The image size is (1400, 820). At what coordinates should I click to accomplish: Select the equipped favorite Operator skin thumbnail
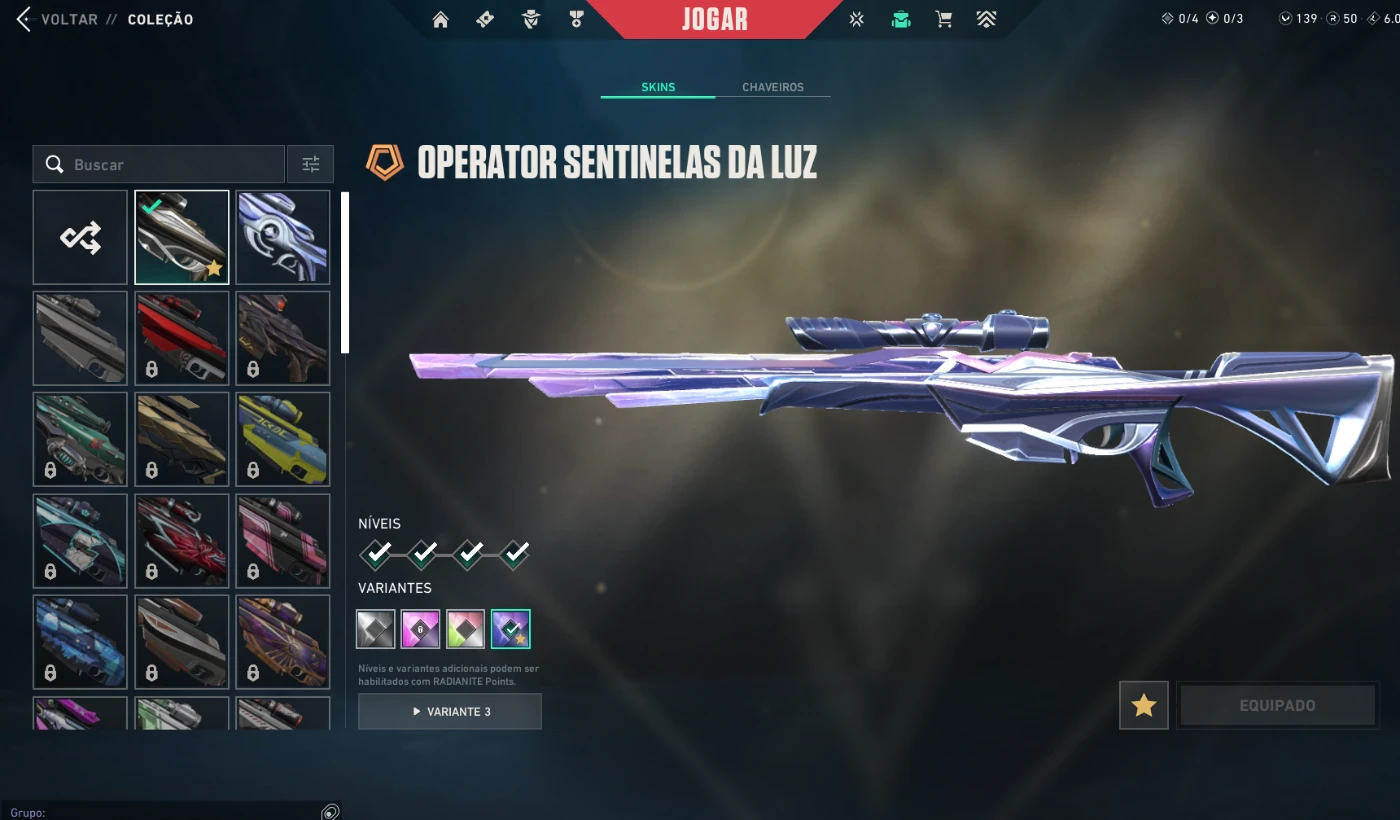(x=182, y=237)
